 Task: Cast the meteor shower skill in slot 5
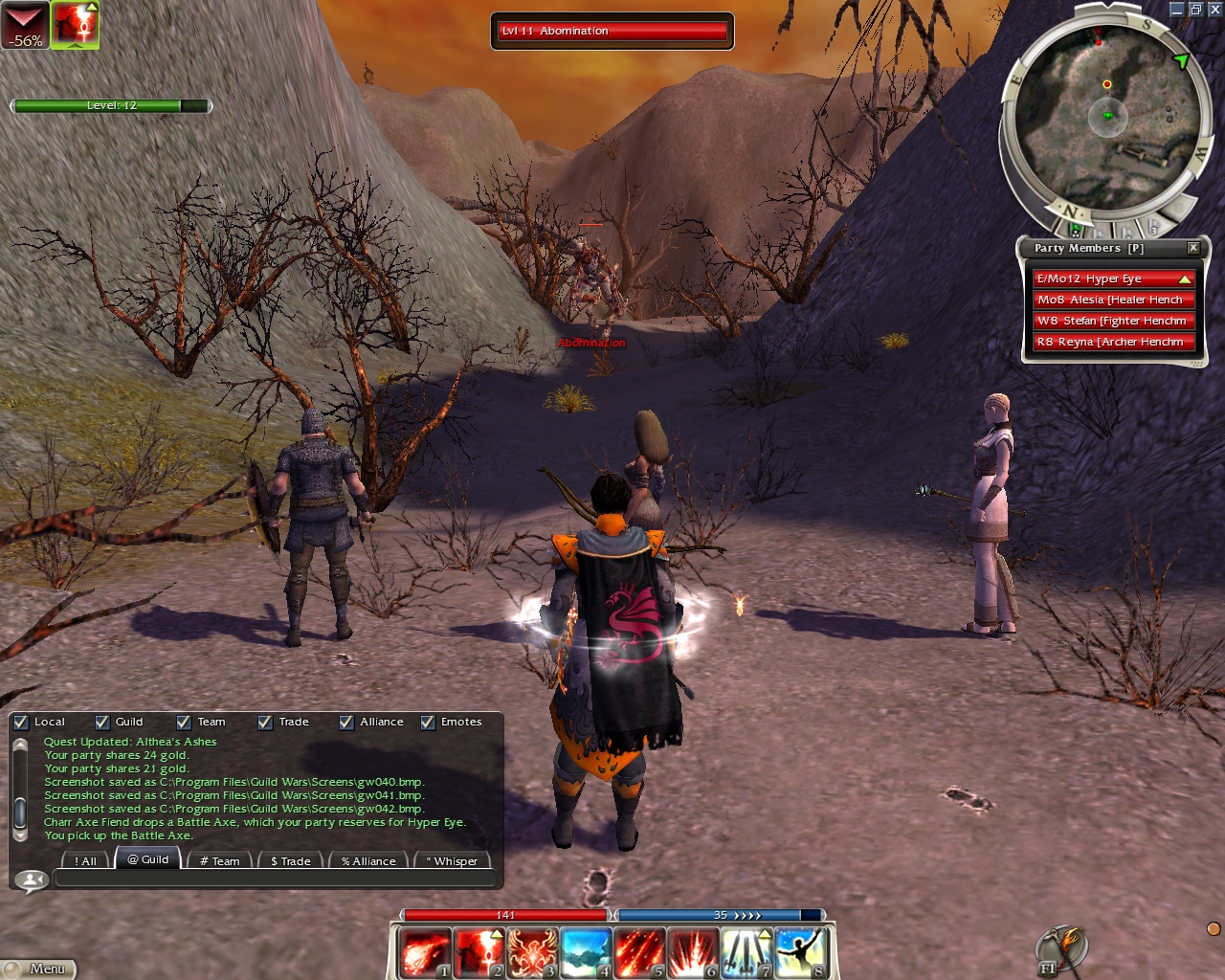point(638,952)
